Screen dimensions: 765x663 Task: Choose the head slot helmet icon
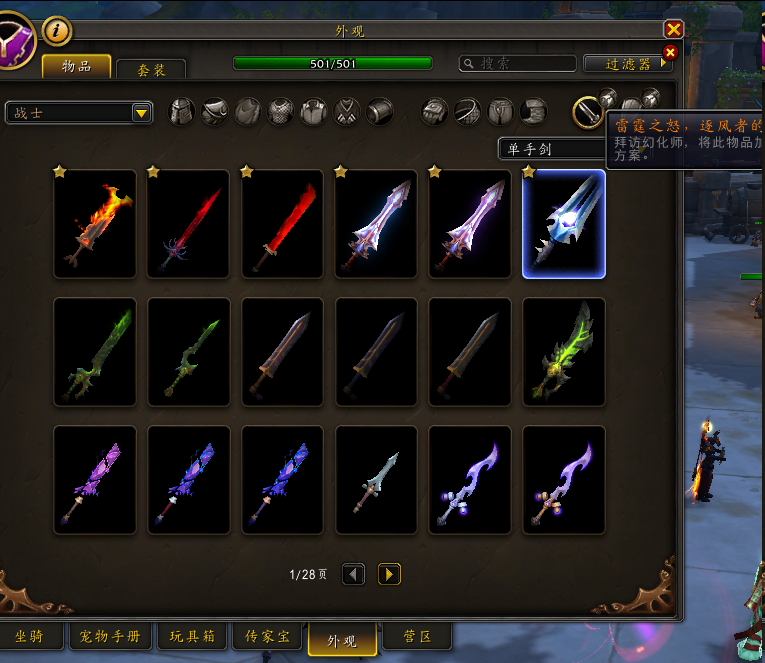click(181, 111)
